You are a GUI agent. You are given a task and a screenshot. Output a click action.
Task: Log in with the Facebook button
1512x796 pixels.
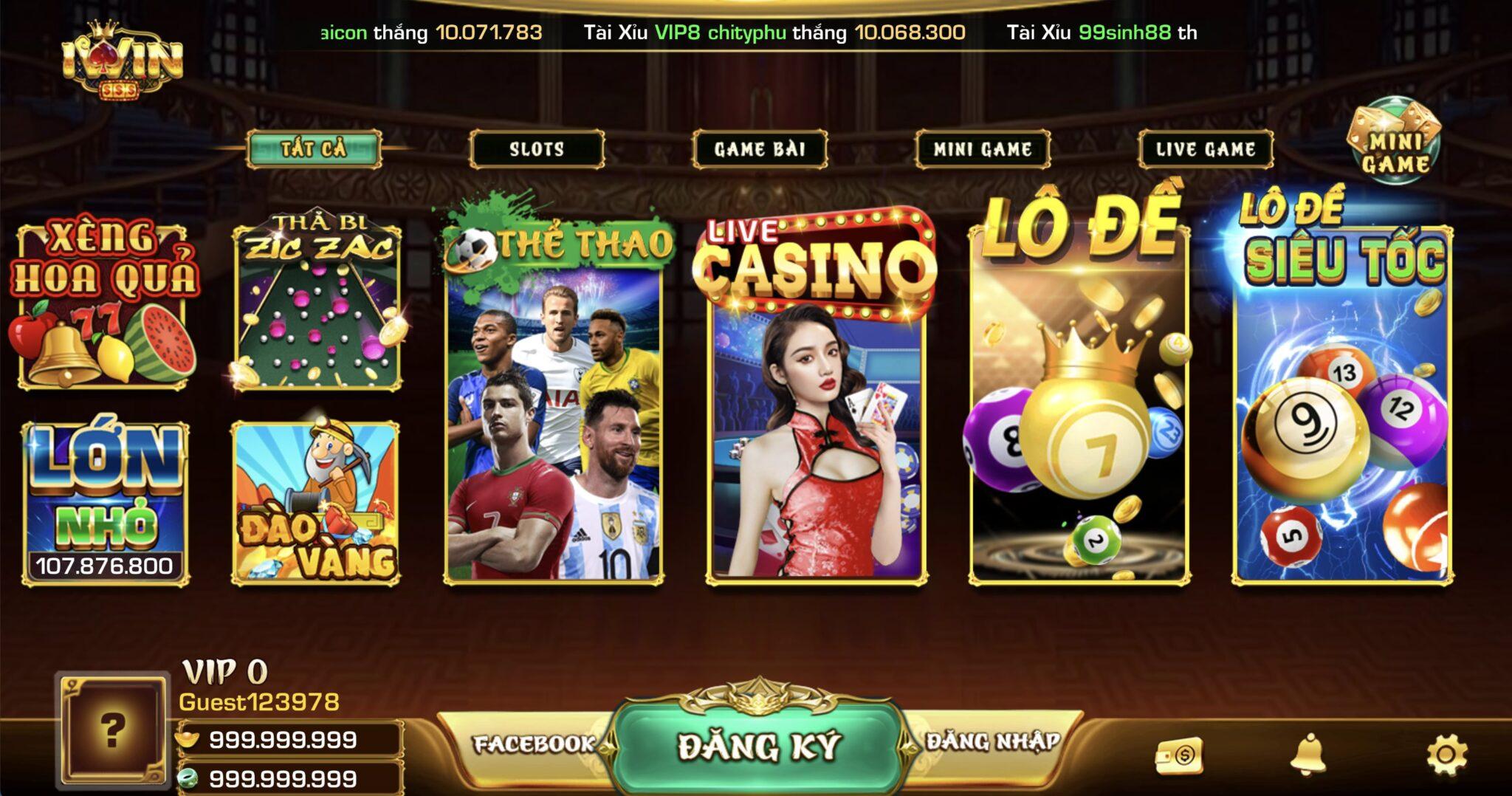coord(533,744)
